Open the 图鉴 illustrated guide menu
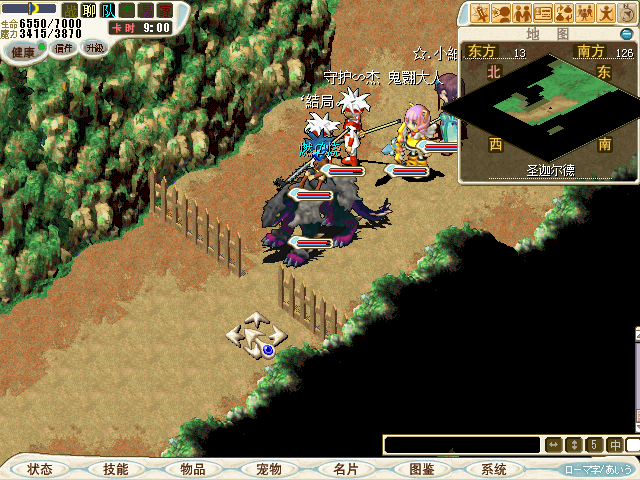 point(421,469)
